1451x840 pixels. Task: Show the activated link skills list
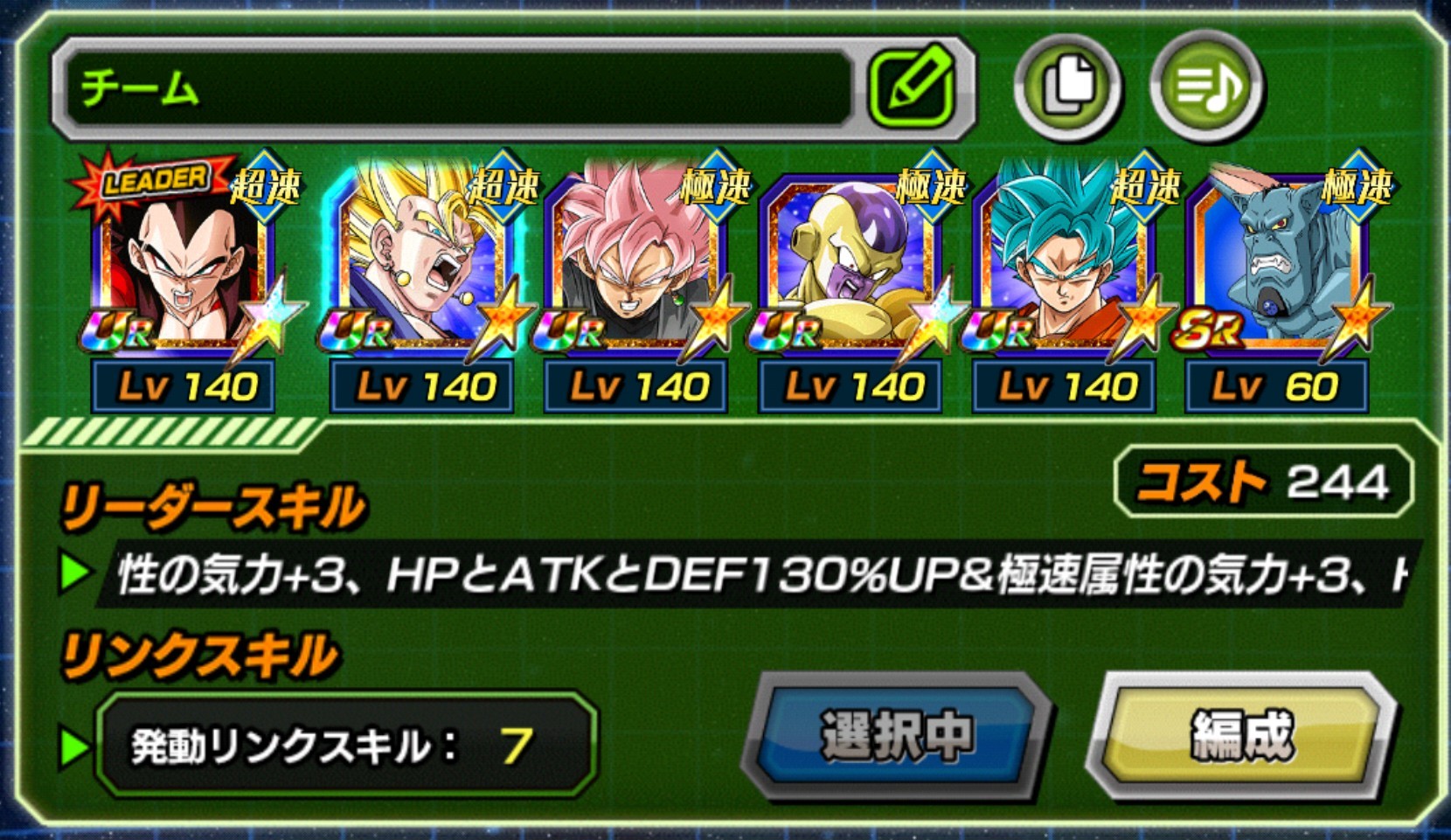tap(346, 746)
